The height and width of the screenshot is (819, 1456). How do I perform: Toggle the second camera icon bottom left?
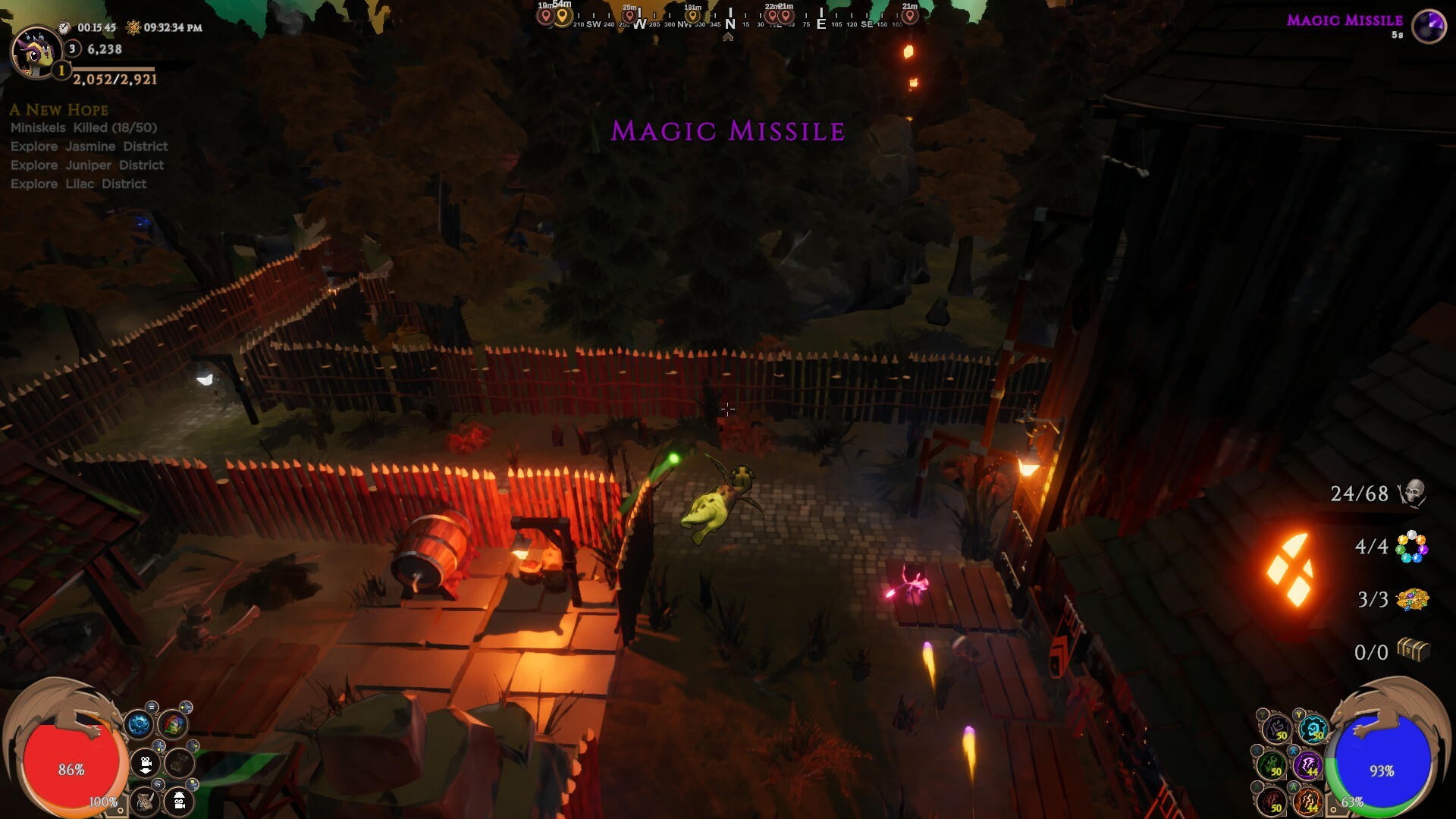[x=179, y=802]
